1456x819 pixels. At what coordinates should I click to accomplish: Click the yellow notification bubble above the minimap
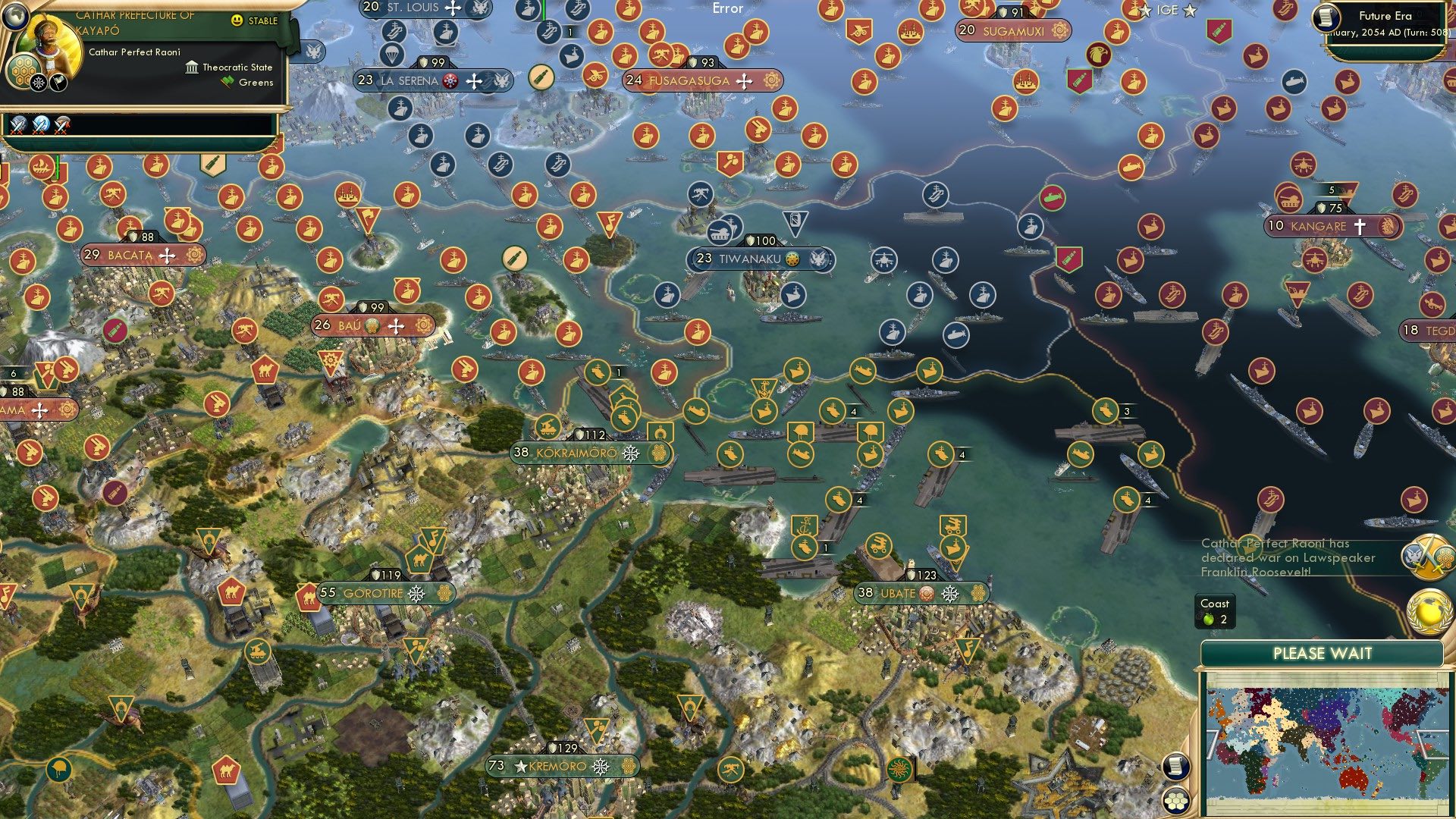click(1431, 613)
